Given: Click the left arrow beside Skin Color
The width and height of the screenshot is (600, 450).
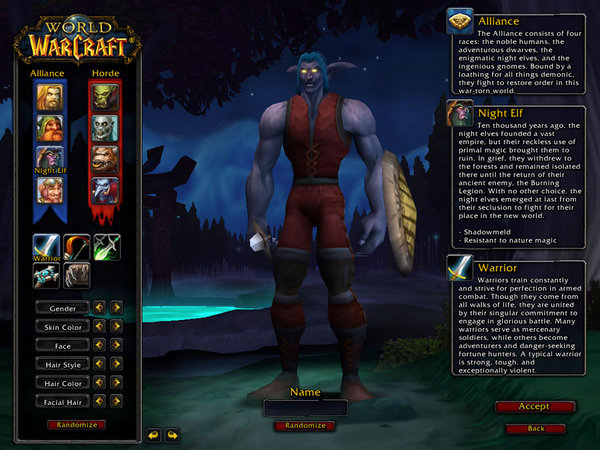Looking at the screenshot, I should coord(100,326).
